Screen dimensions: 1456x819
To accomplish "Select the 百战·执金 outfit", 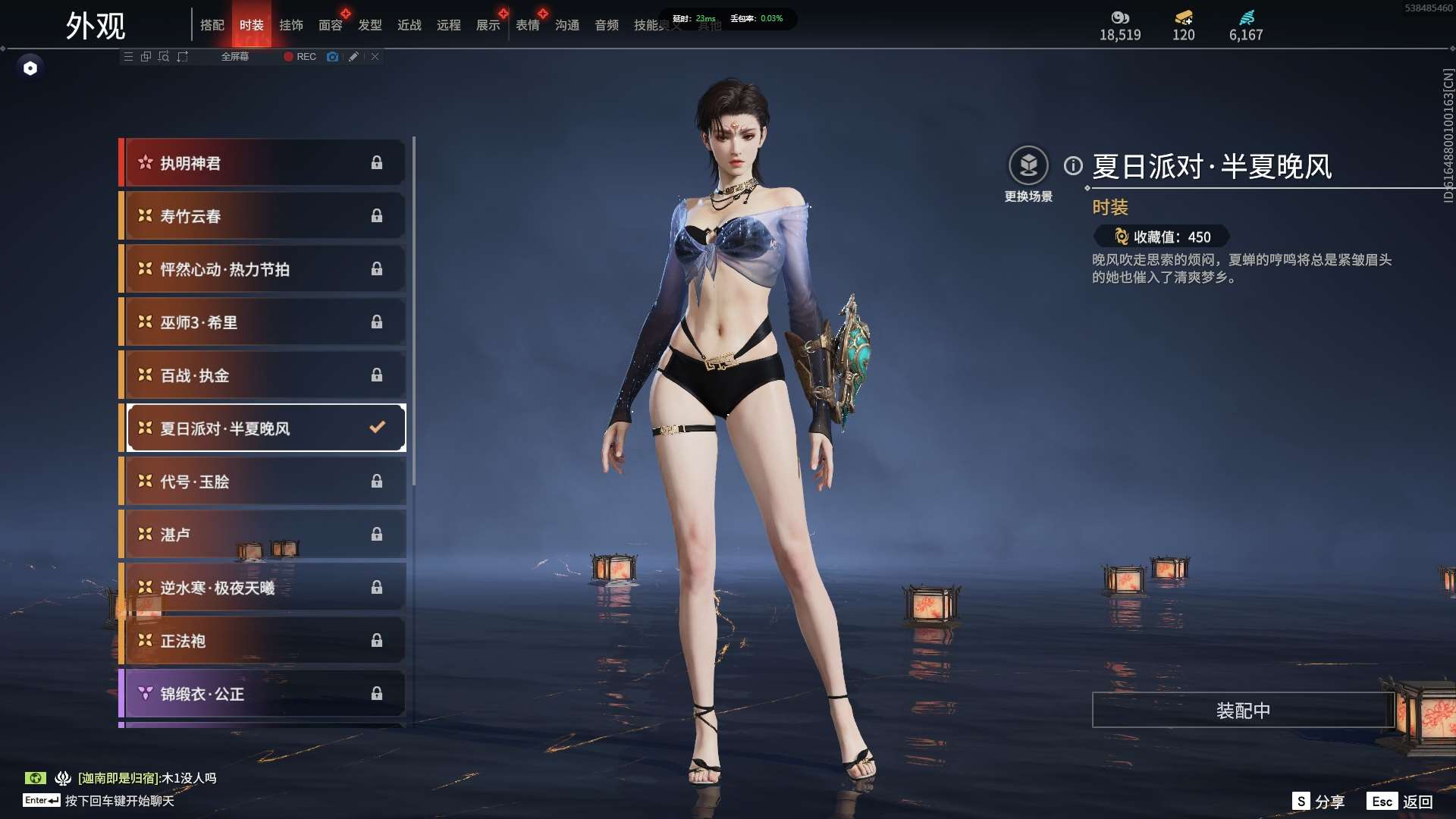I will point(262,375).
